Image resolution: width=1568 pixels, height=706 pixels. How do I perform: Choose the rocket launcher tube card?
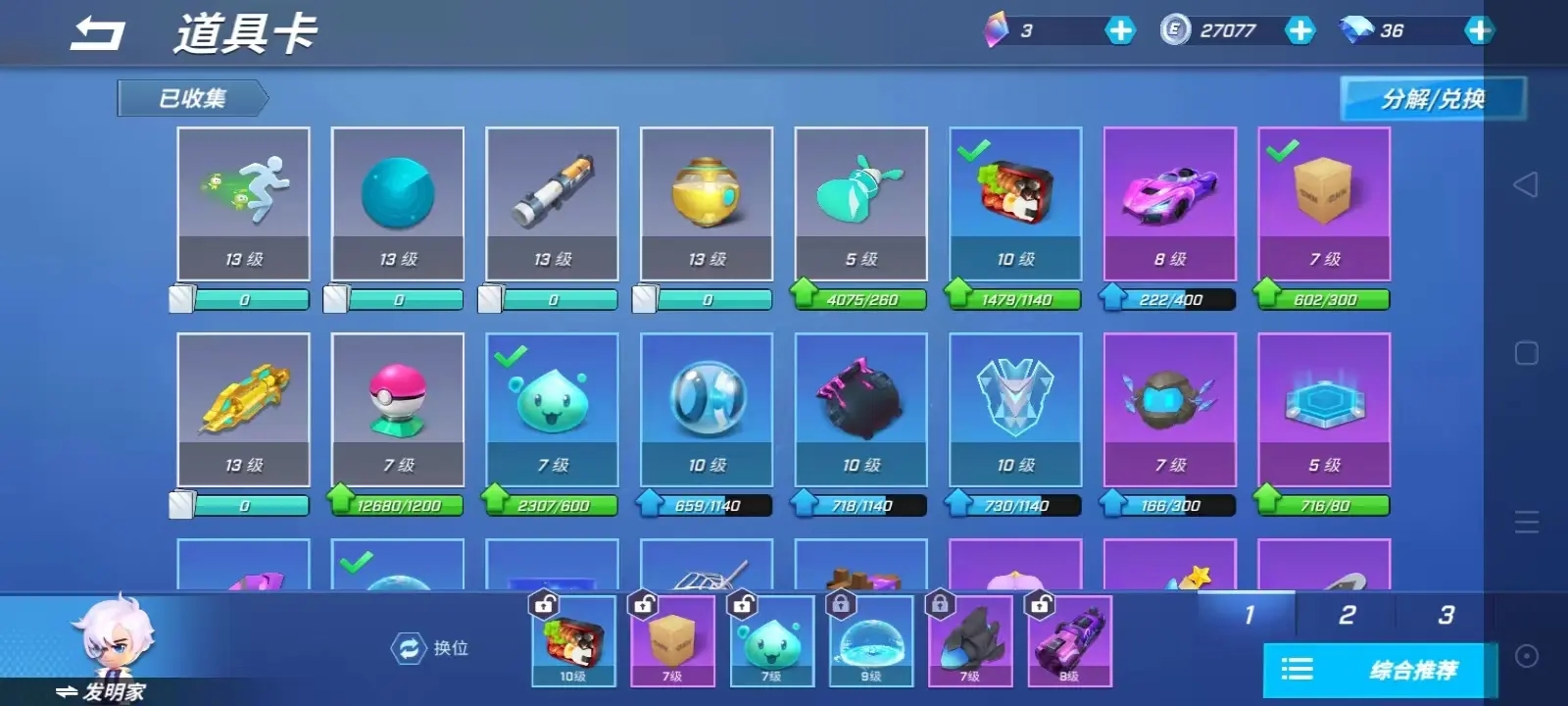552,203
